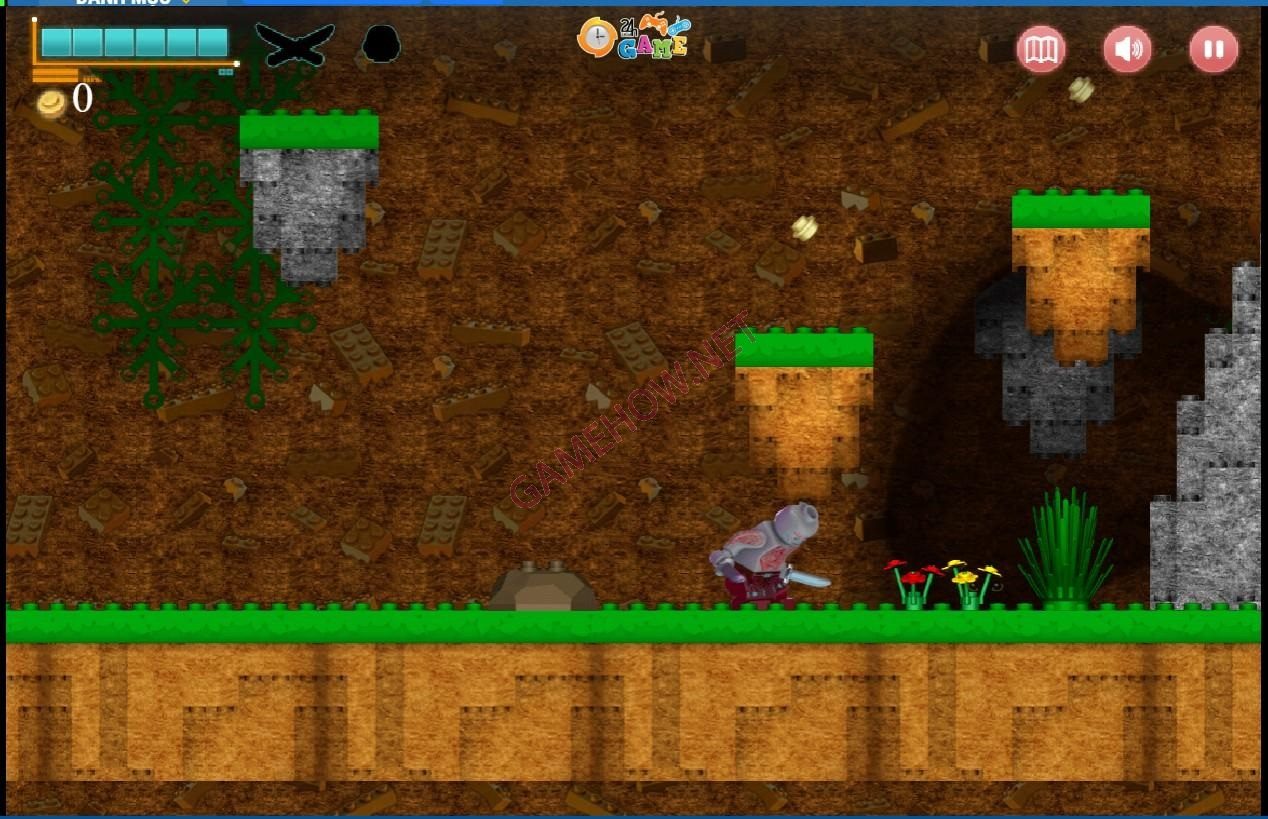Open the map with the pink map button
Screen dimensions: 1268x819
[1041, 49]
